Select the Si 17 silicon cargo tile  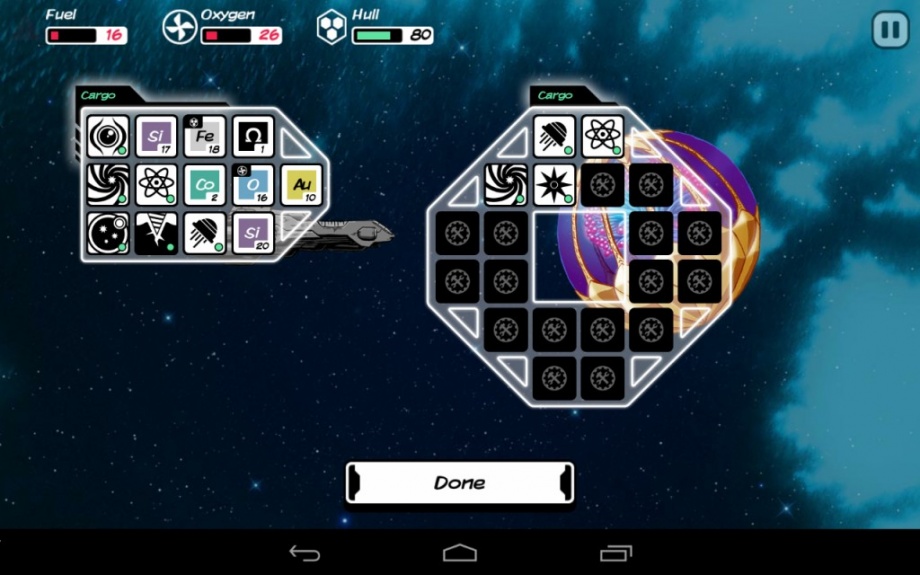tap(156, 136)
